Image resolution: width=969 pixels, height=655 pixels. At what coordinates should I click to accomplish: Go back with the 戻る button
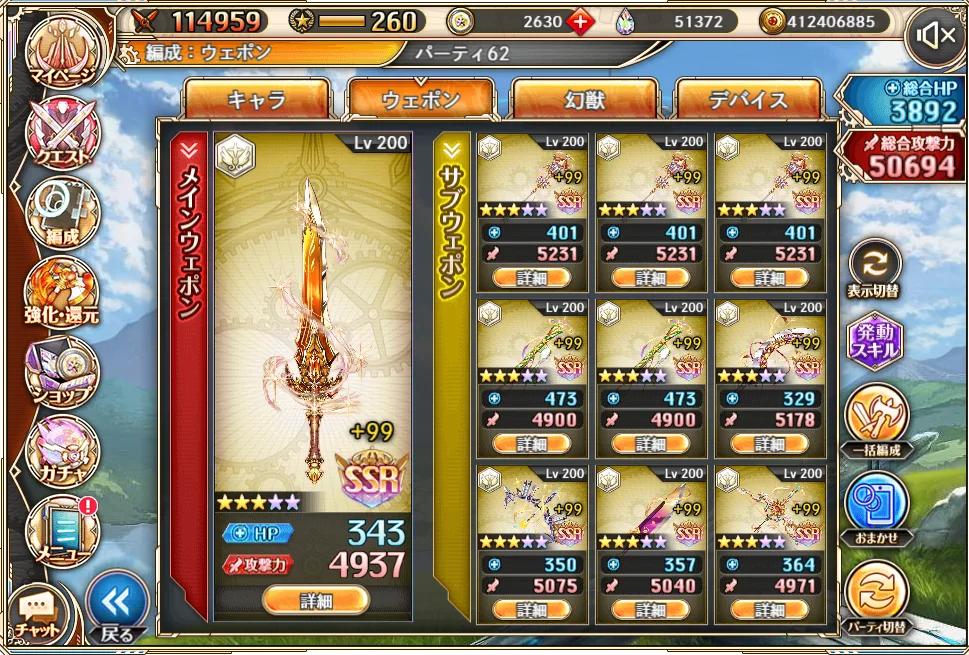[x=117, y=606]
